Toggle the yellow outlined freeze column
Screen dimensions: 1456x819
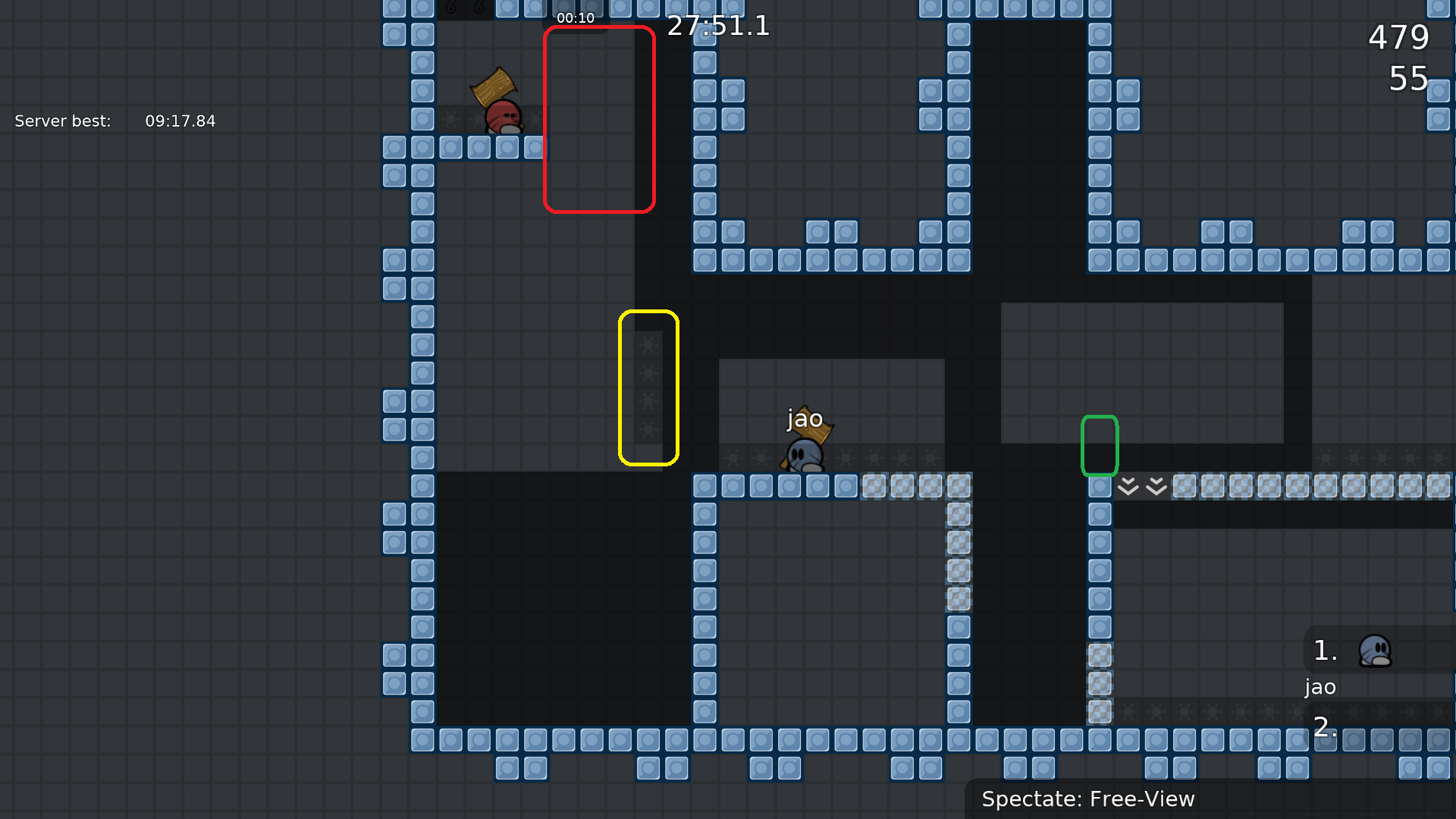(x=648, y=387)
